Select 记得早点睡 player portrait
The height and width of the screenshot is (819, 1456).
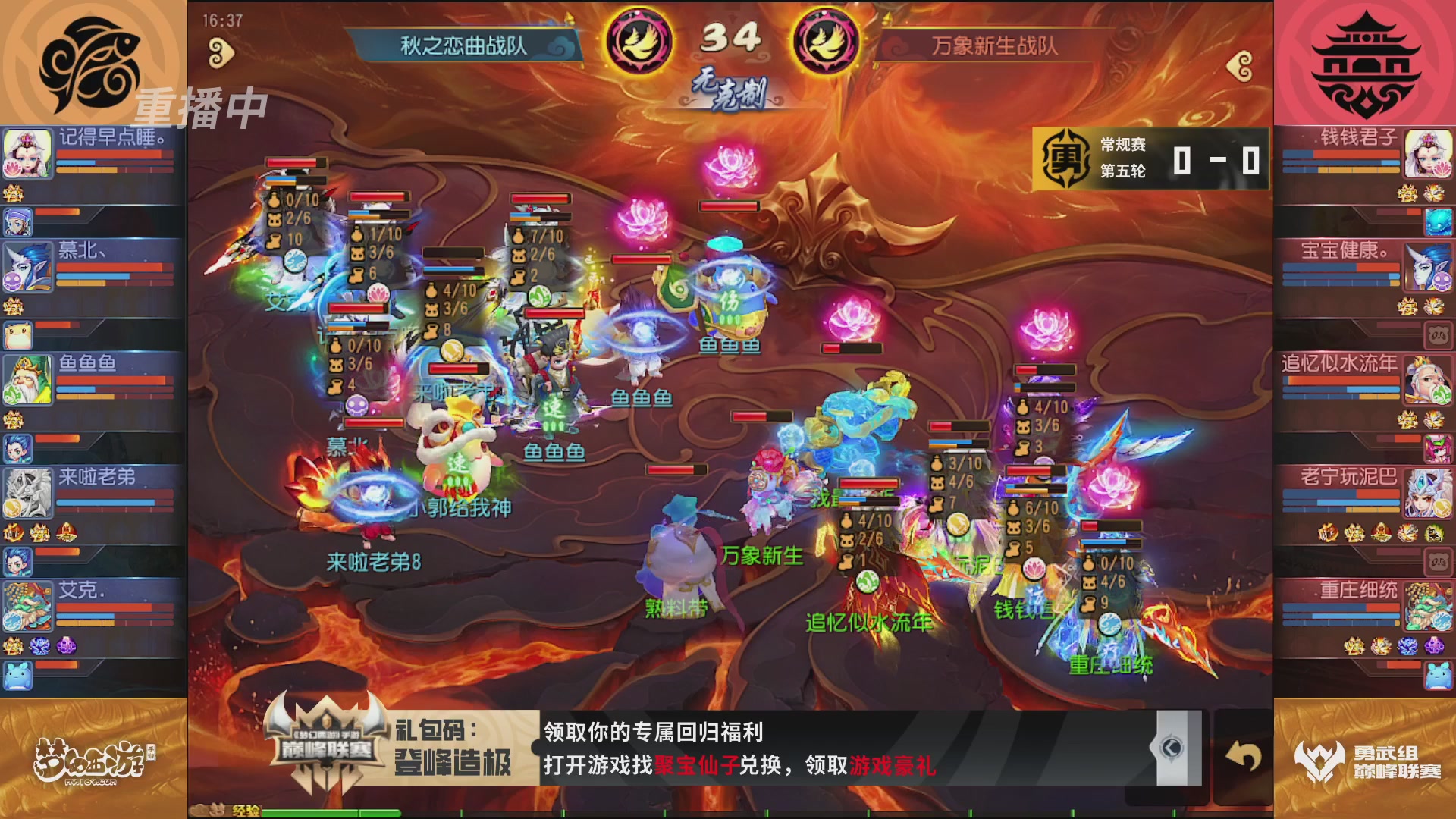click(x=28, y=155)
